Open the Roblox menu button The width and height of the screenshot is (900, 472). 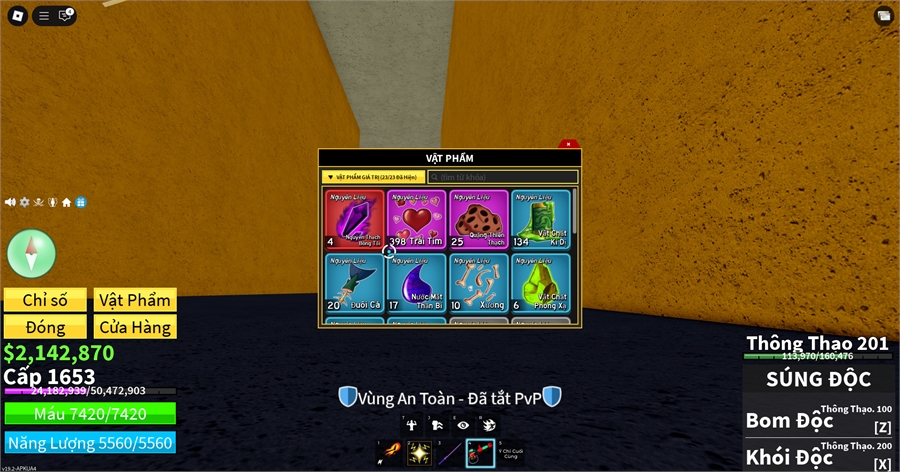pyautogui.click(x=18, y=15)
